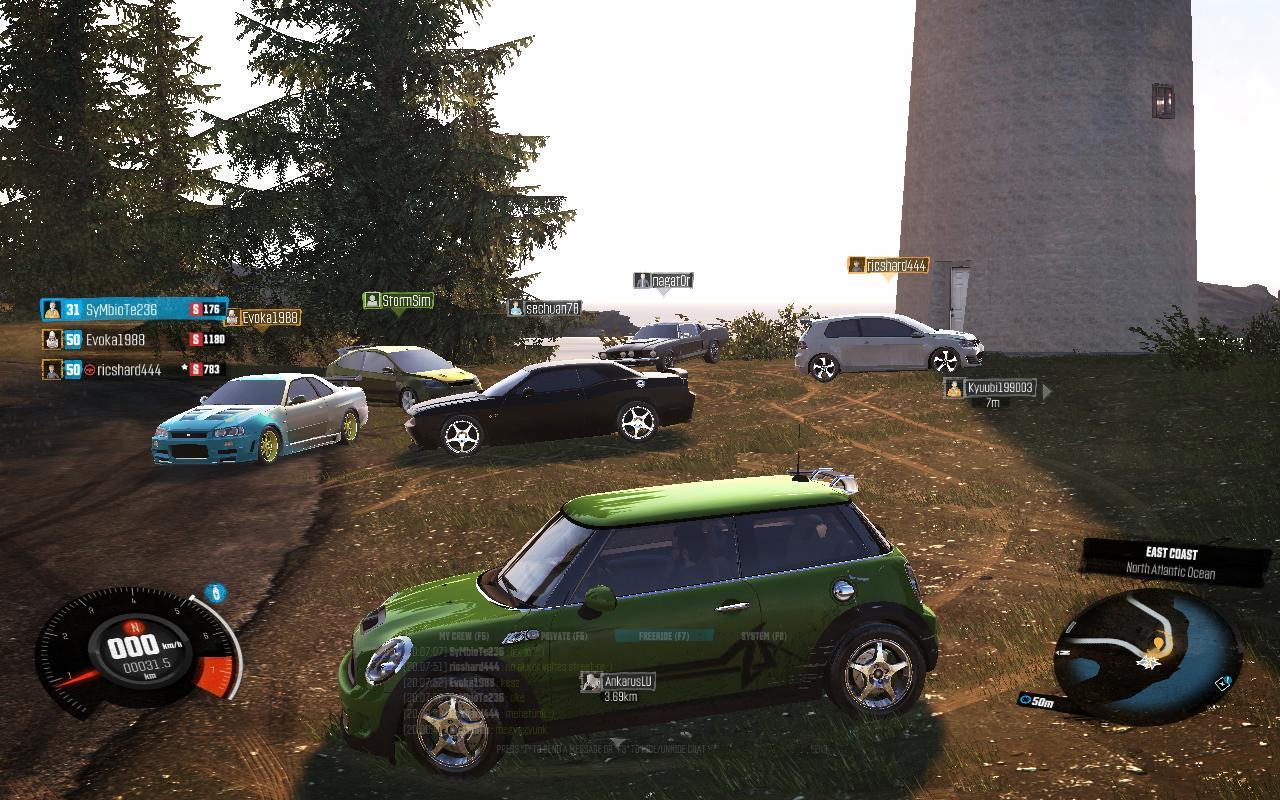Open the Private chat tab
1280x800 pixels.
564,636
